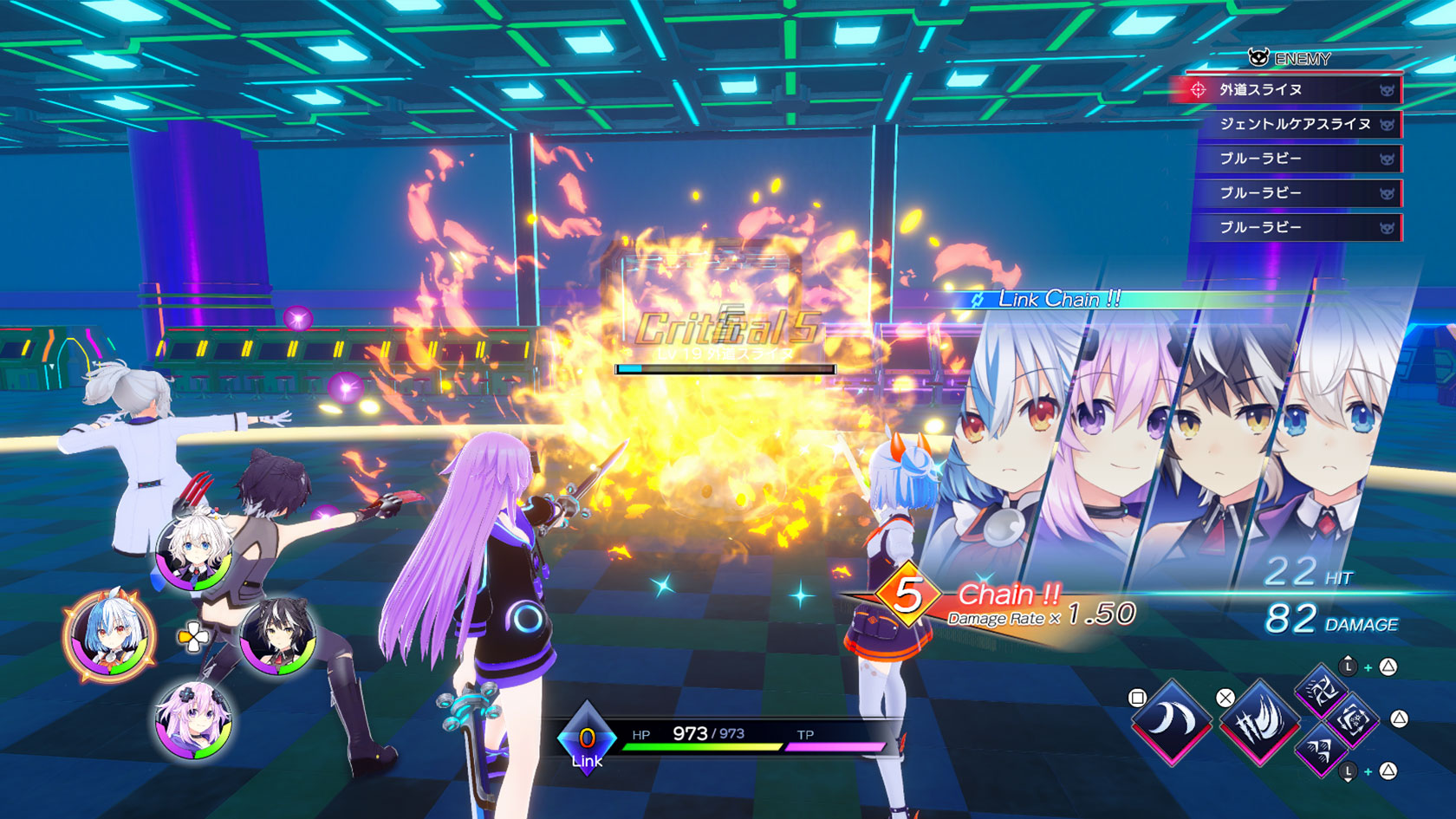Click the targeting reticle on 外道スライヌ
Screen dimensions: 1456x819
[1198, 90]
